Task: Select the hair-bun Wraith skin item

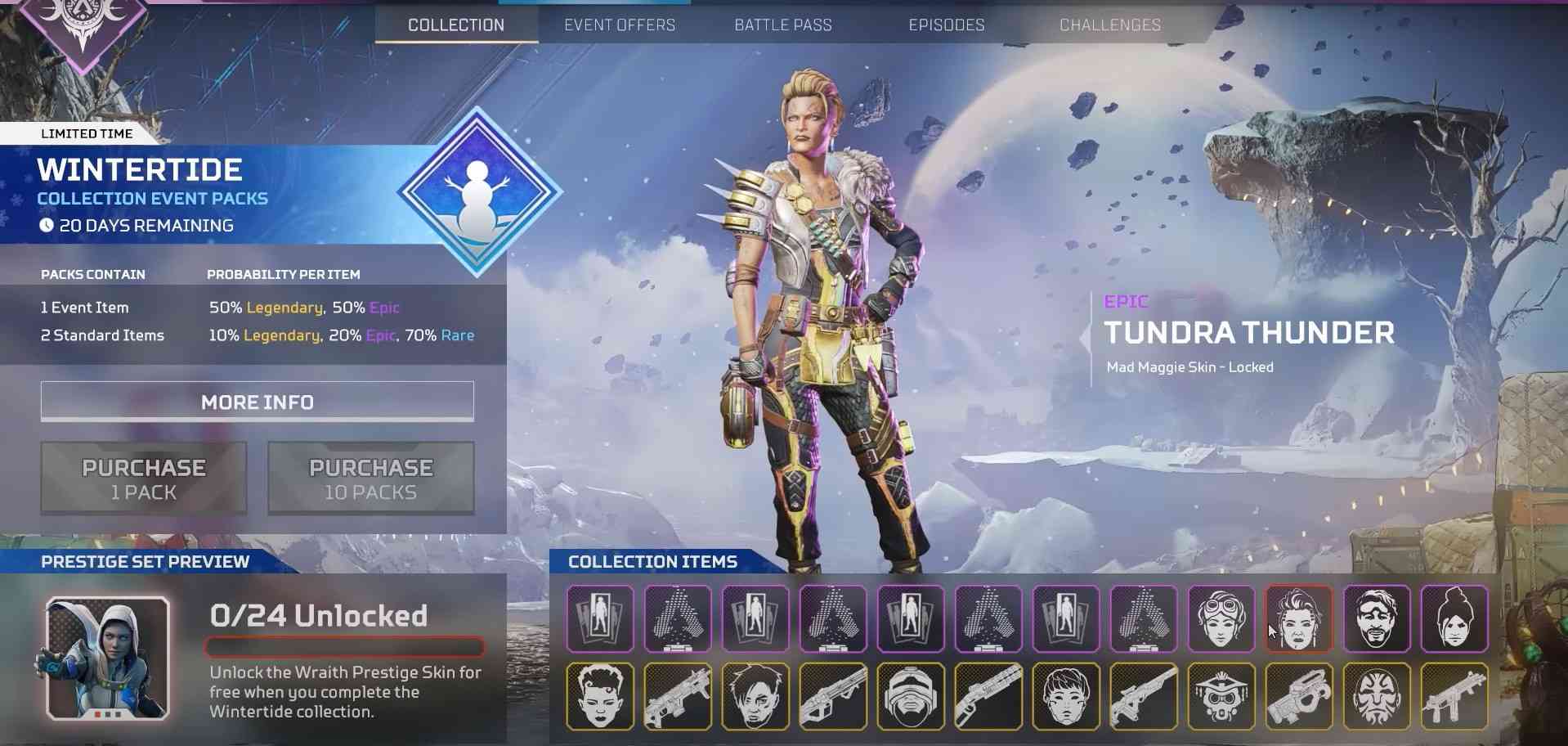Action: tap(1454, 619)
